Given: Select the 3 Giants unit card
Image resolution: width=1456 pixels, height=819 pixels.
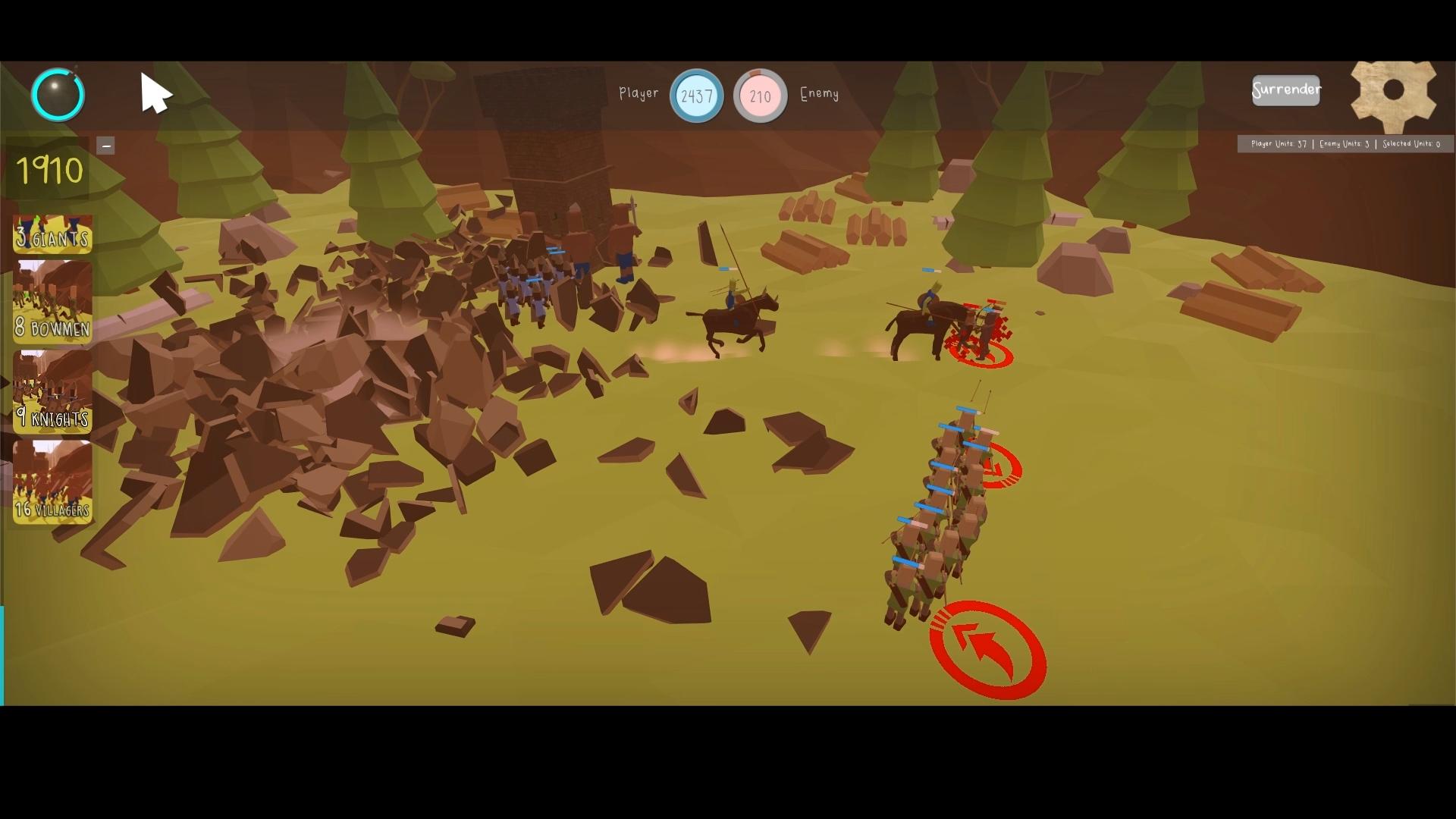Looking at the screenshot, I should tap(52, 235).
